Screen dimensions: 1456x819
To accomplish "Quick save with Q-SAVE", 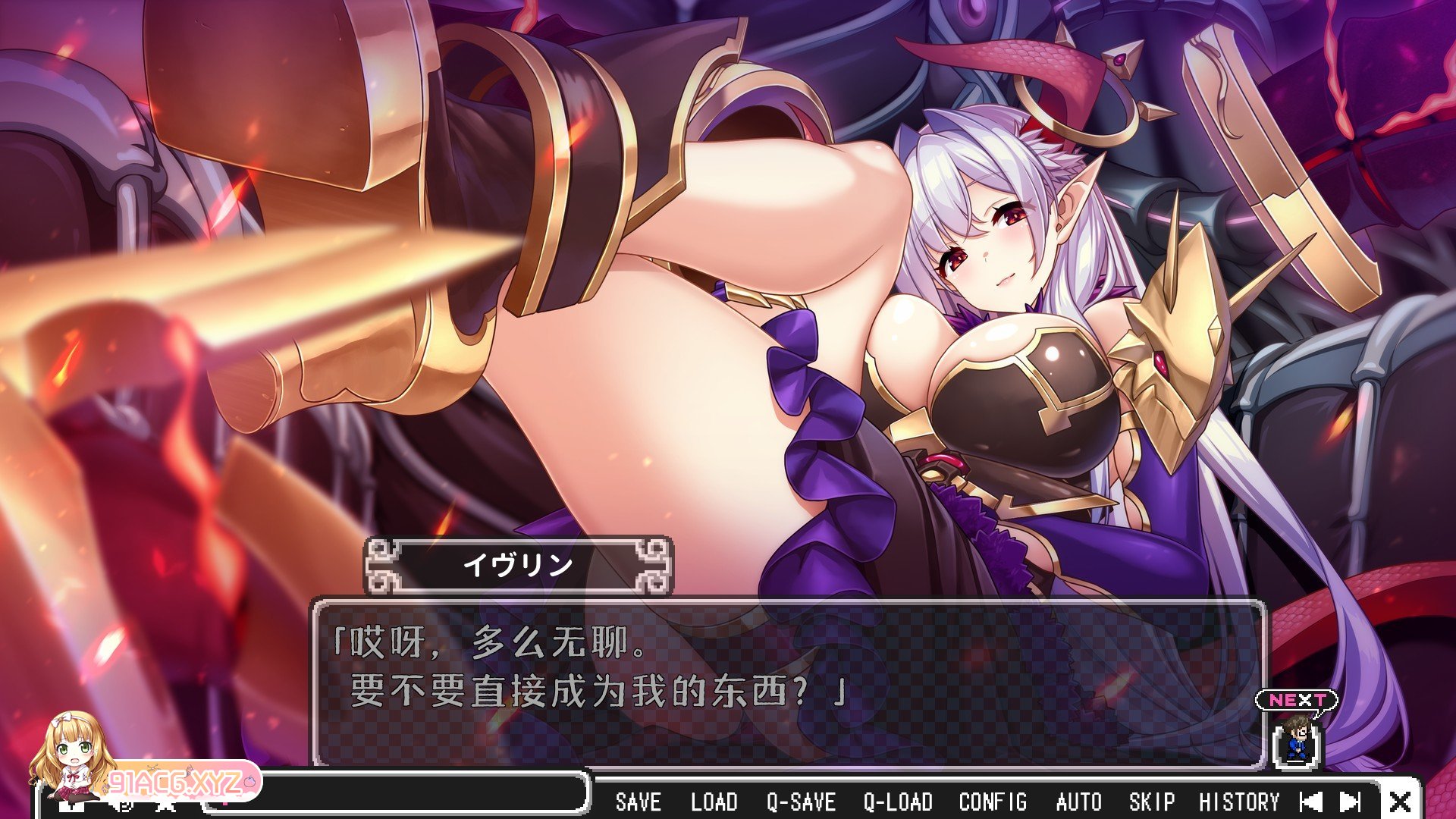I will click(x=801, y=802).
